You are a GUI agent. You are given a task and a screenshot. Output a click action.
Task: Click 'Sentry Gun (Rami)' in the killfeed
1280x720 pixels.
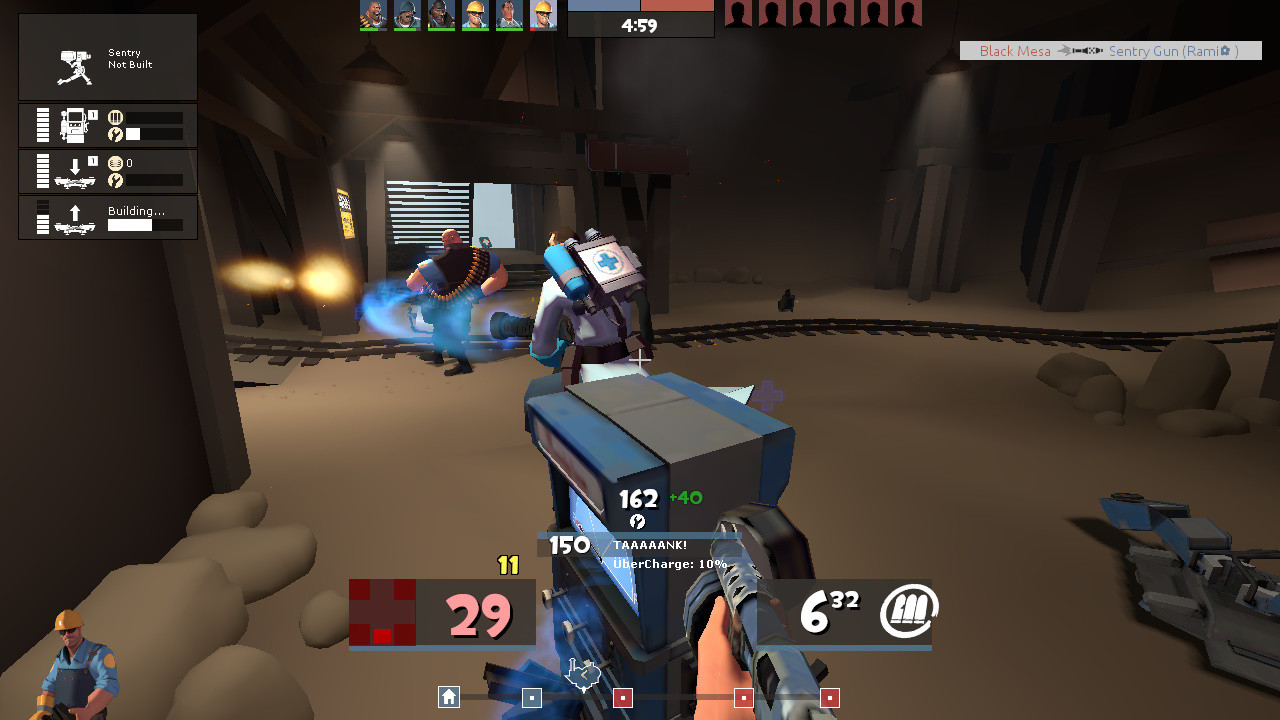(1172, 50)
